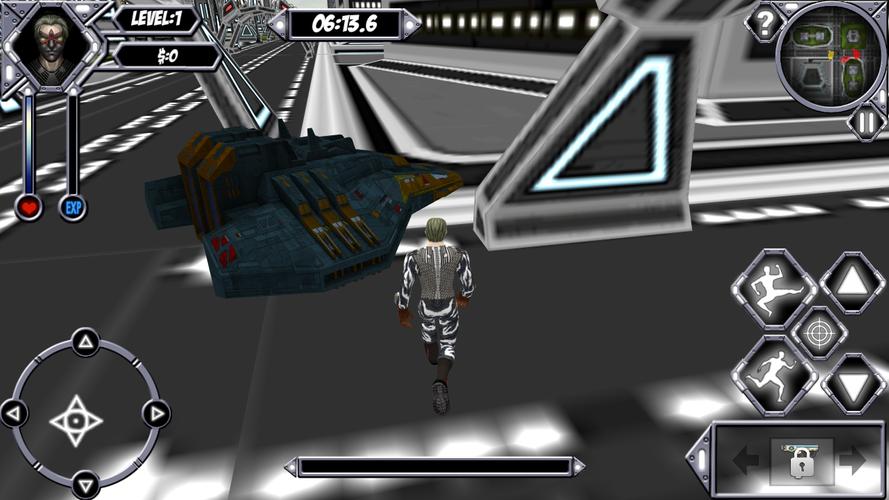Select the next weapon with right arrow
Viewport: 889px width, 500px height.
click(852, 460)
